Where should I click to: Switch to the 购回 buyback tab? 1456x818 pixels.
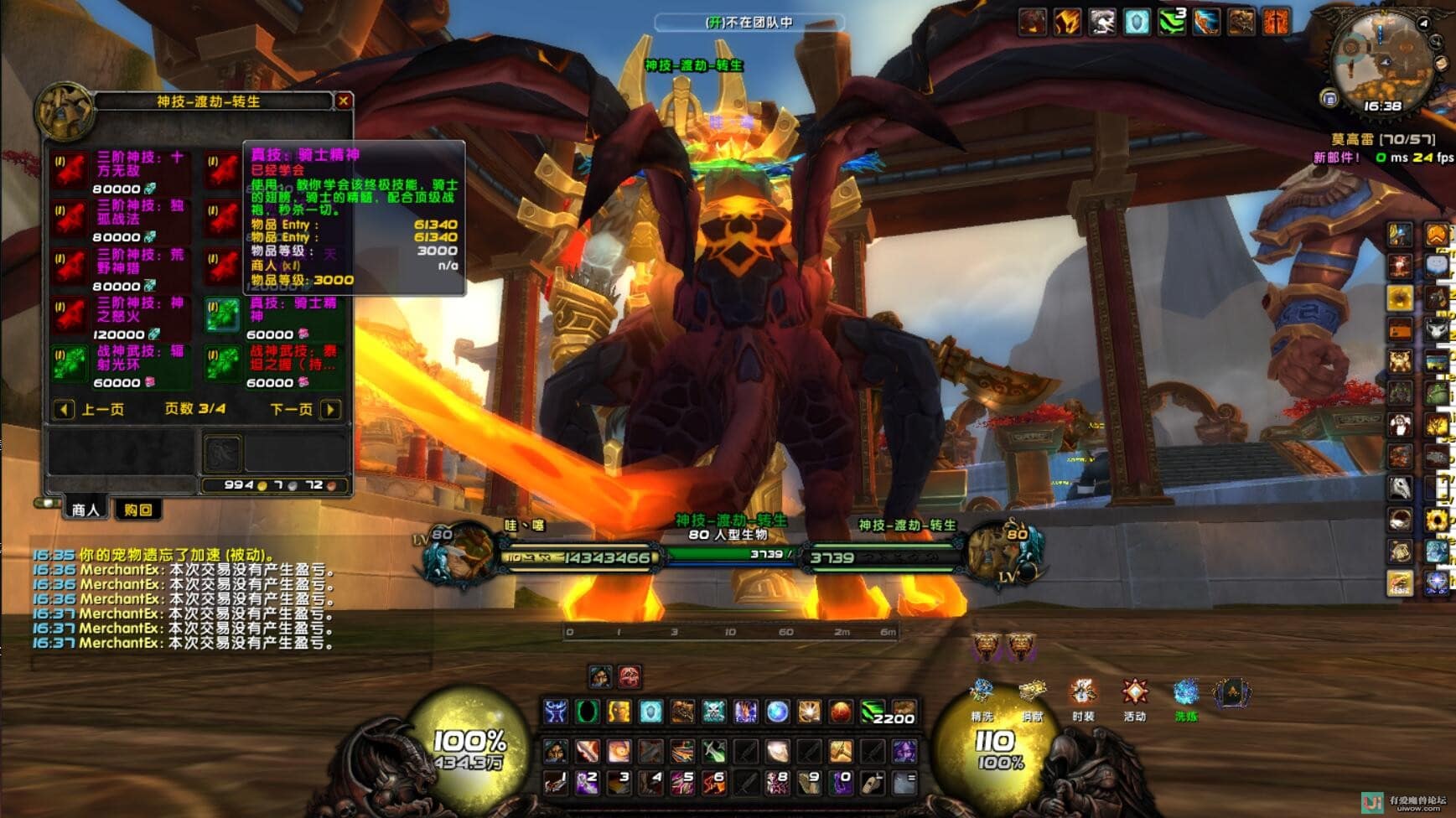coord(137,510)
